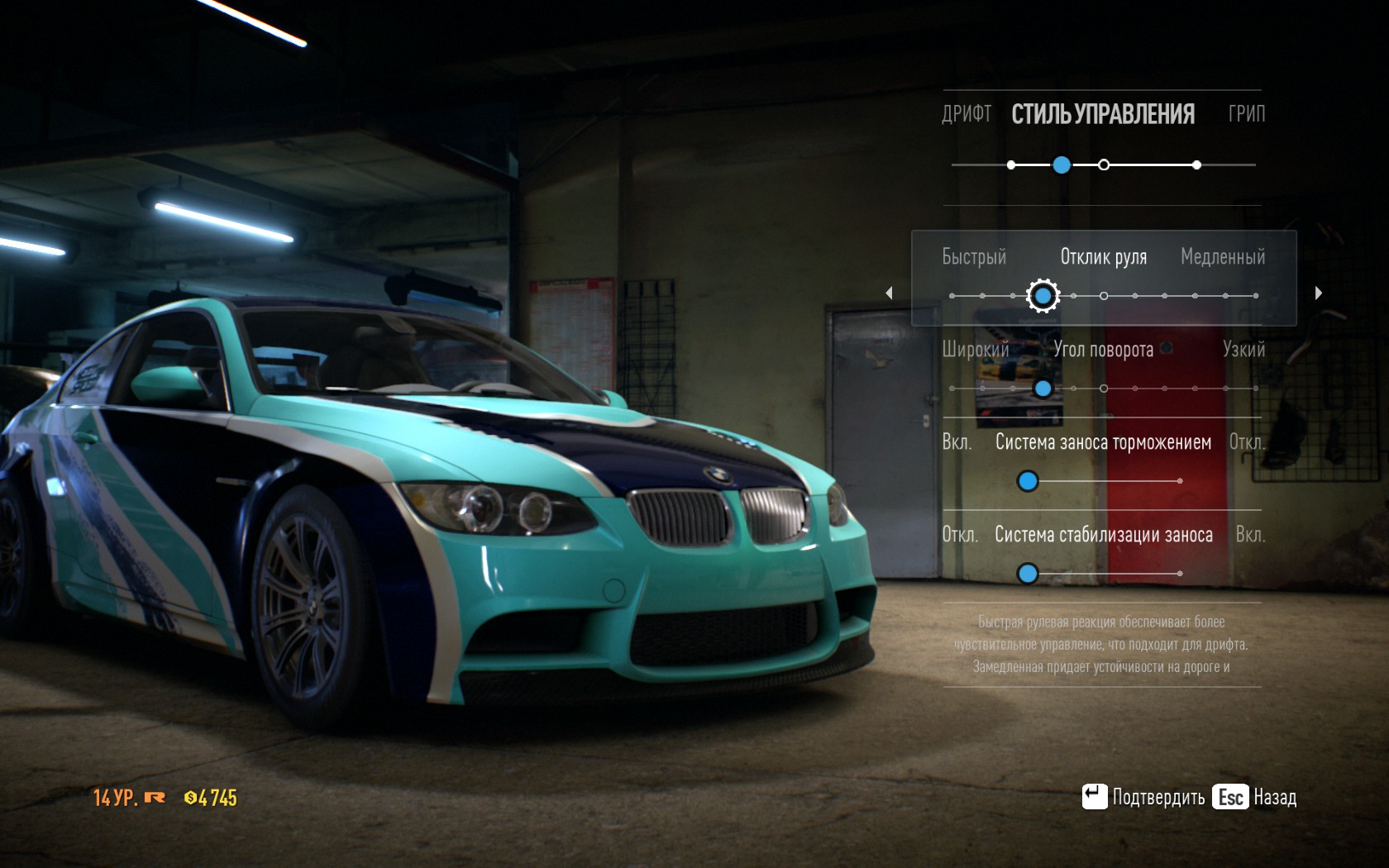Set steering response toward Медленный label
The width and height of the screenshot is (1389, 868).
click(x=1222, y=257)
